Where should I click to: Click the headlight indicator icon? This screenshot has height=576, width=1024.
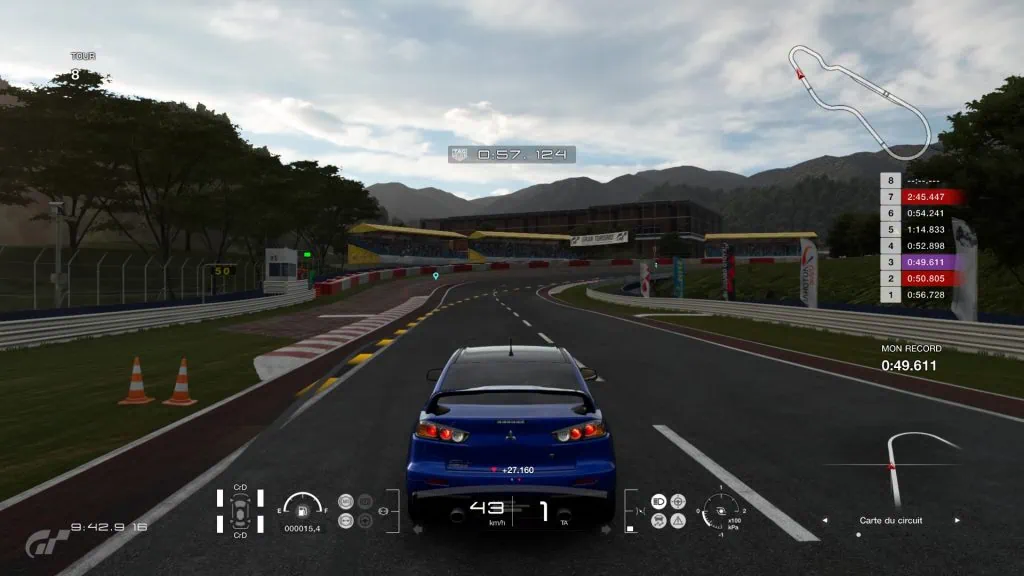[658, 501]
